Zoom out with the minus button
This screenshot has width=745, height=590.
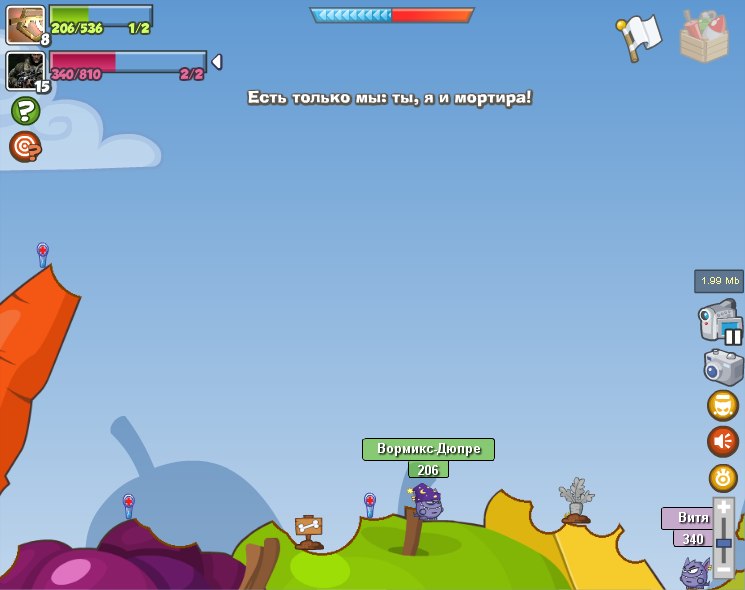[723, 567]
